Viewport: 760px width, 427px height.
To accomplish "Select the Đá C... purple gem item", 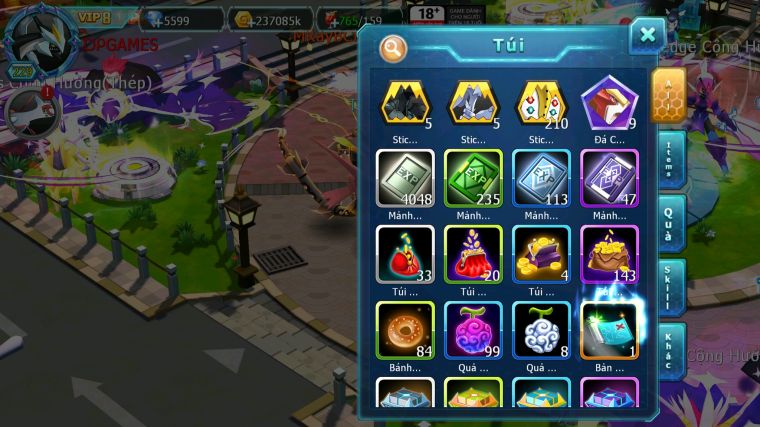I will tap(609, 103).
